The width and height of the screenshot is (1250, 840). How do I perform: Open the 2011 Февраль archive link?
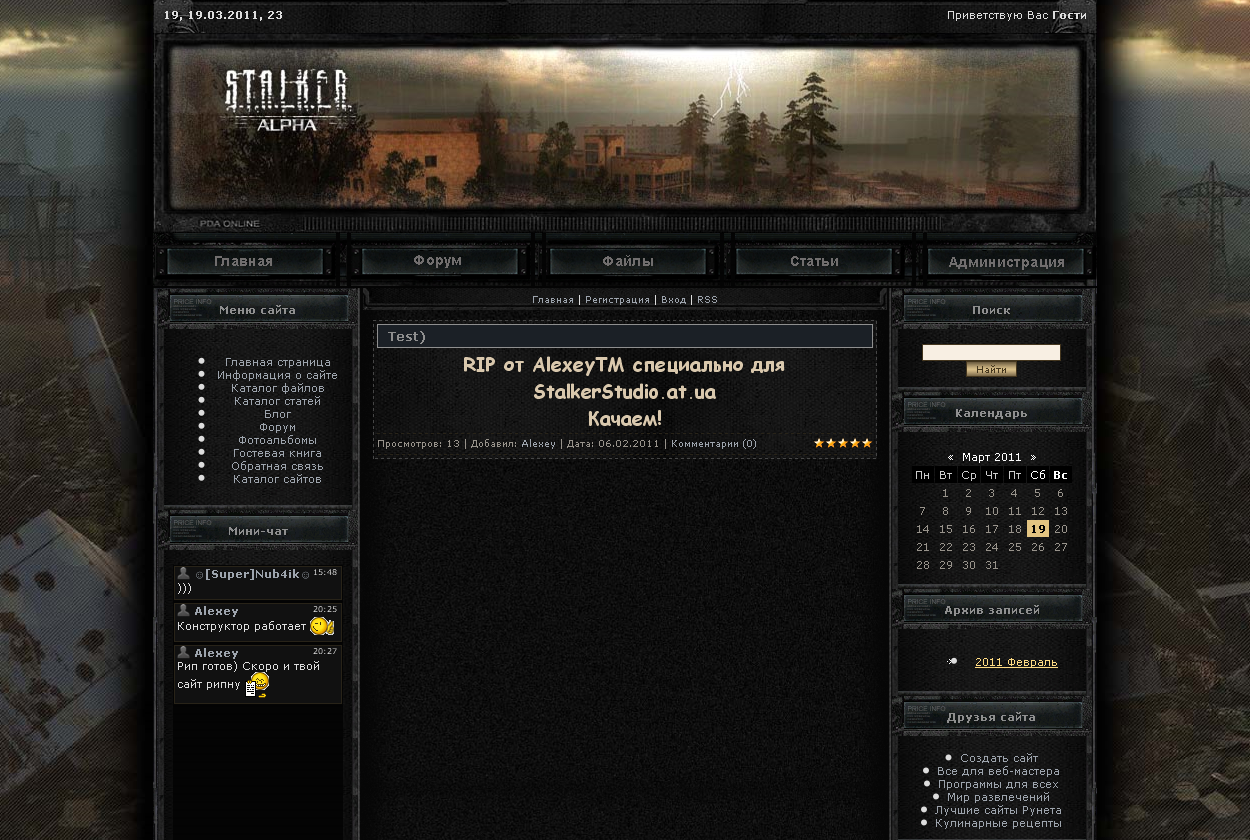pos(1016,662)
